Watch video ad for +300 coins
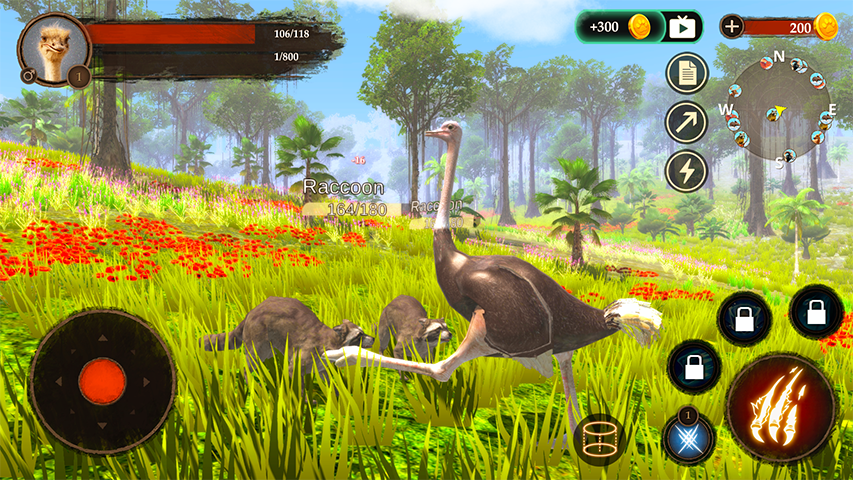 point(682,27)
